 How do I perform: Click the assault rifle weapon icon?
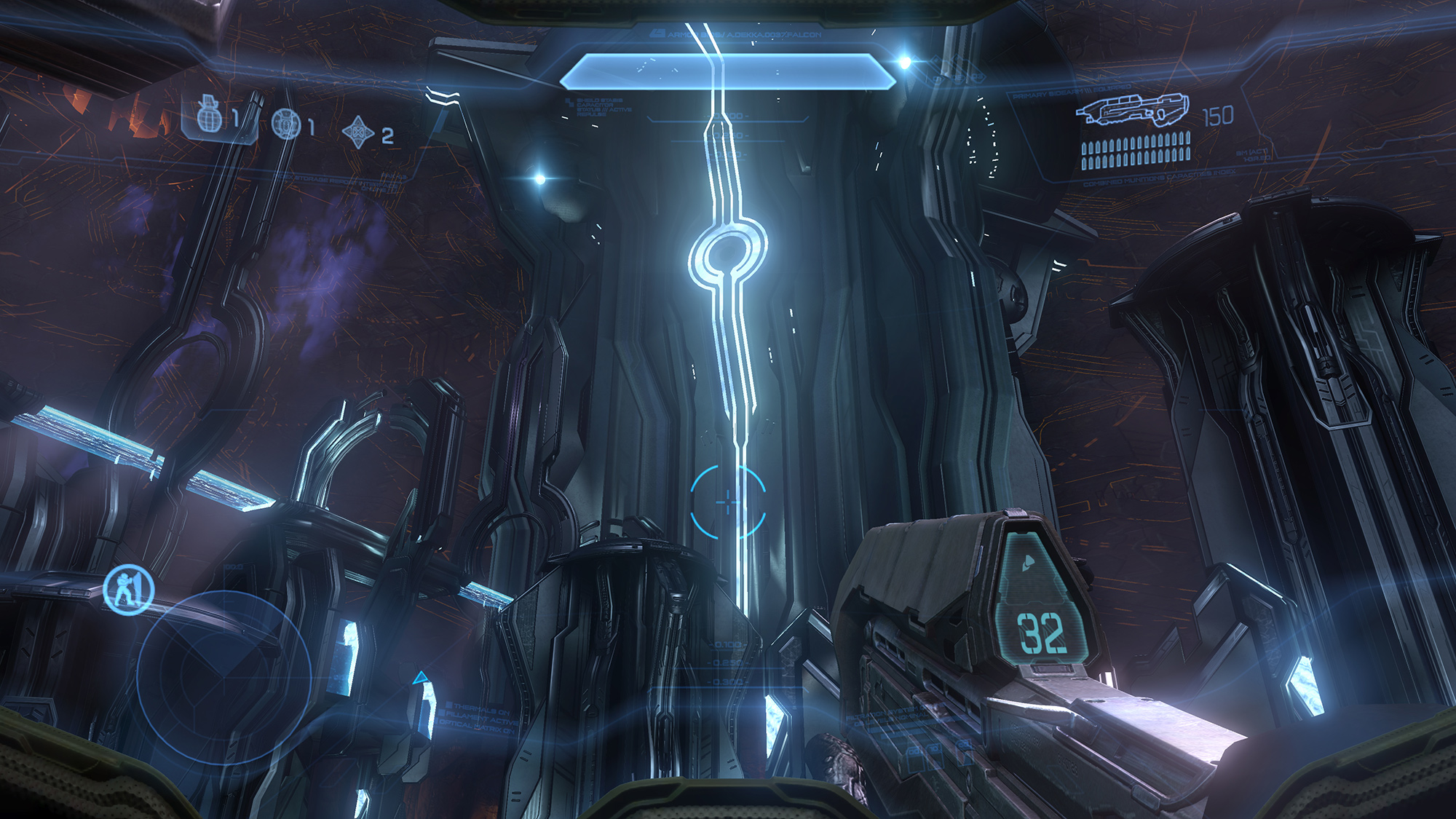coord(1133,110)
